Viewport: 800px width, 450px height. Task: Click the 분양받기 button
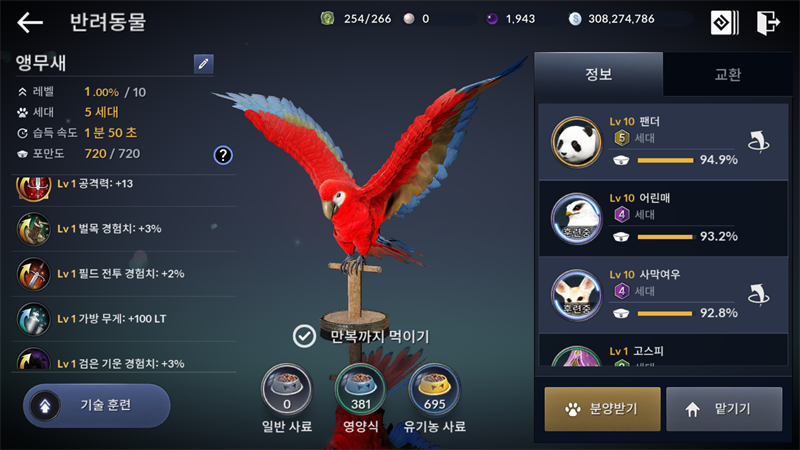(x=602, y=408)
